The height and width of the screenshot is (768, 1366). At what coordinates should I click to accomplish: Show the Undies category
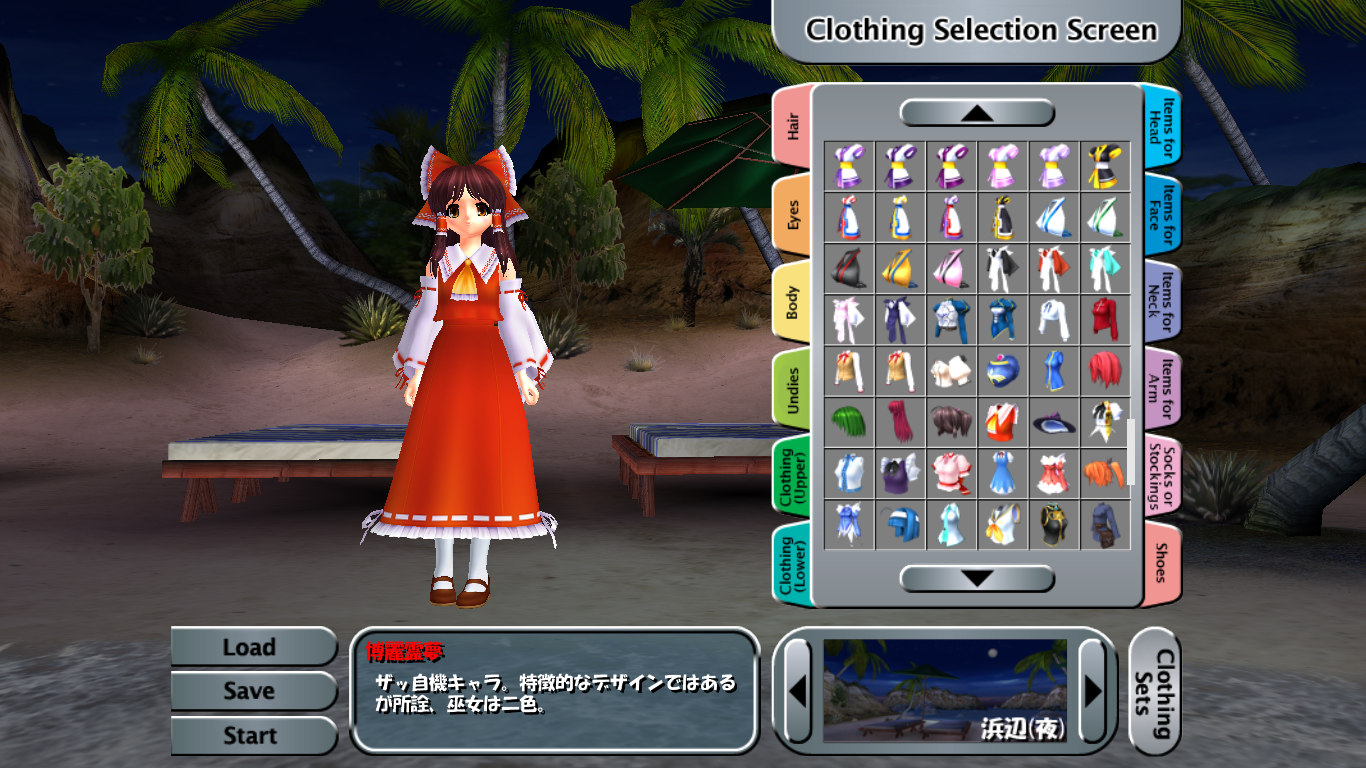793,388
